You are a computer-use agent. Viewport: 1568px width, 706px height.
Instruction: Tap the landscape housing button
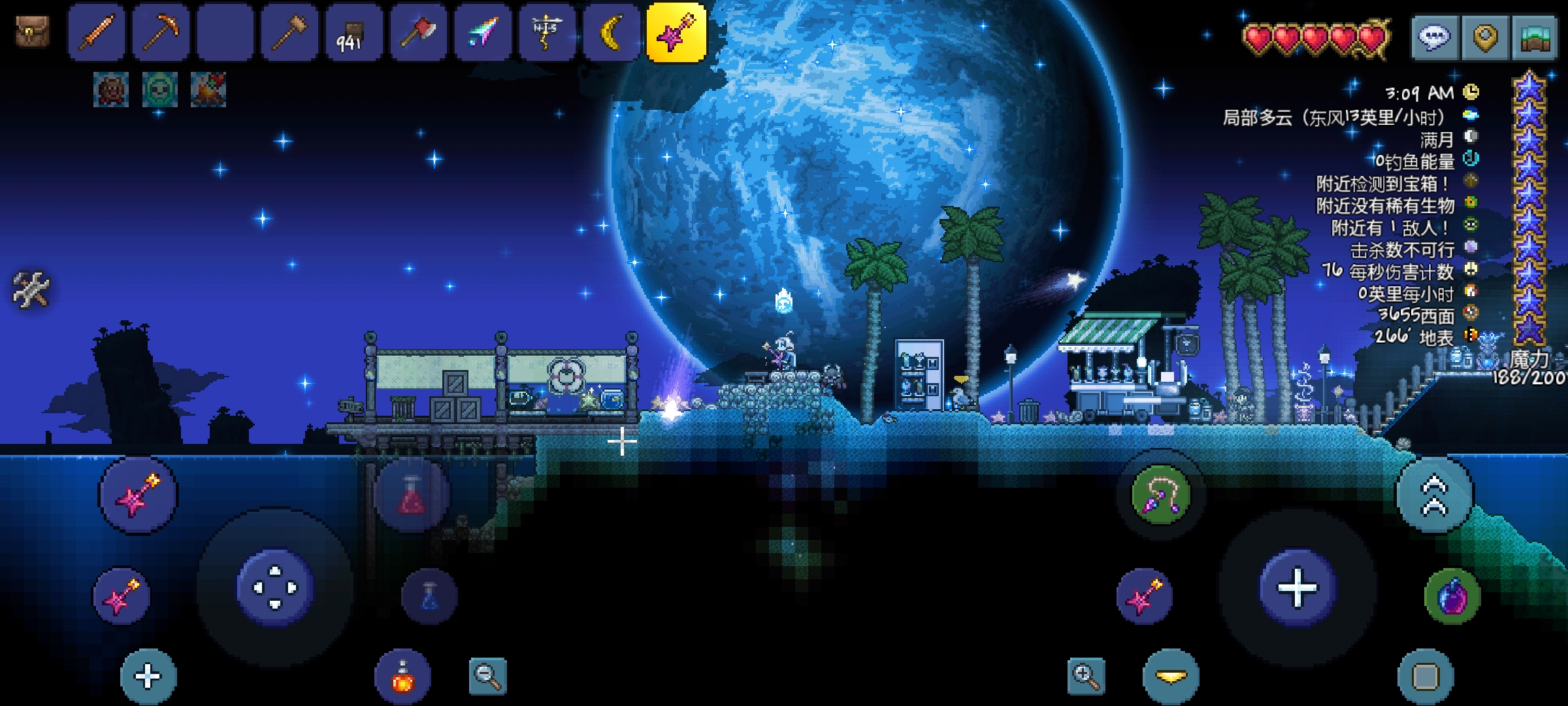click(x=1535, y=38)
